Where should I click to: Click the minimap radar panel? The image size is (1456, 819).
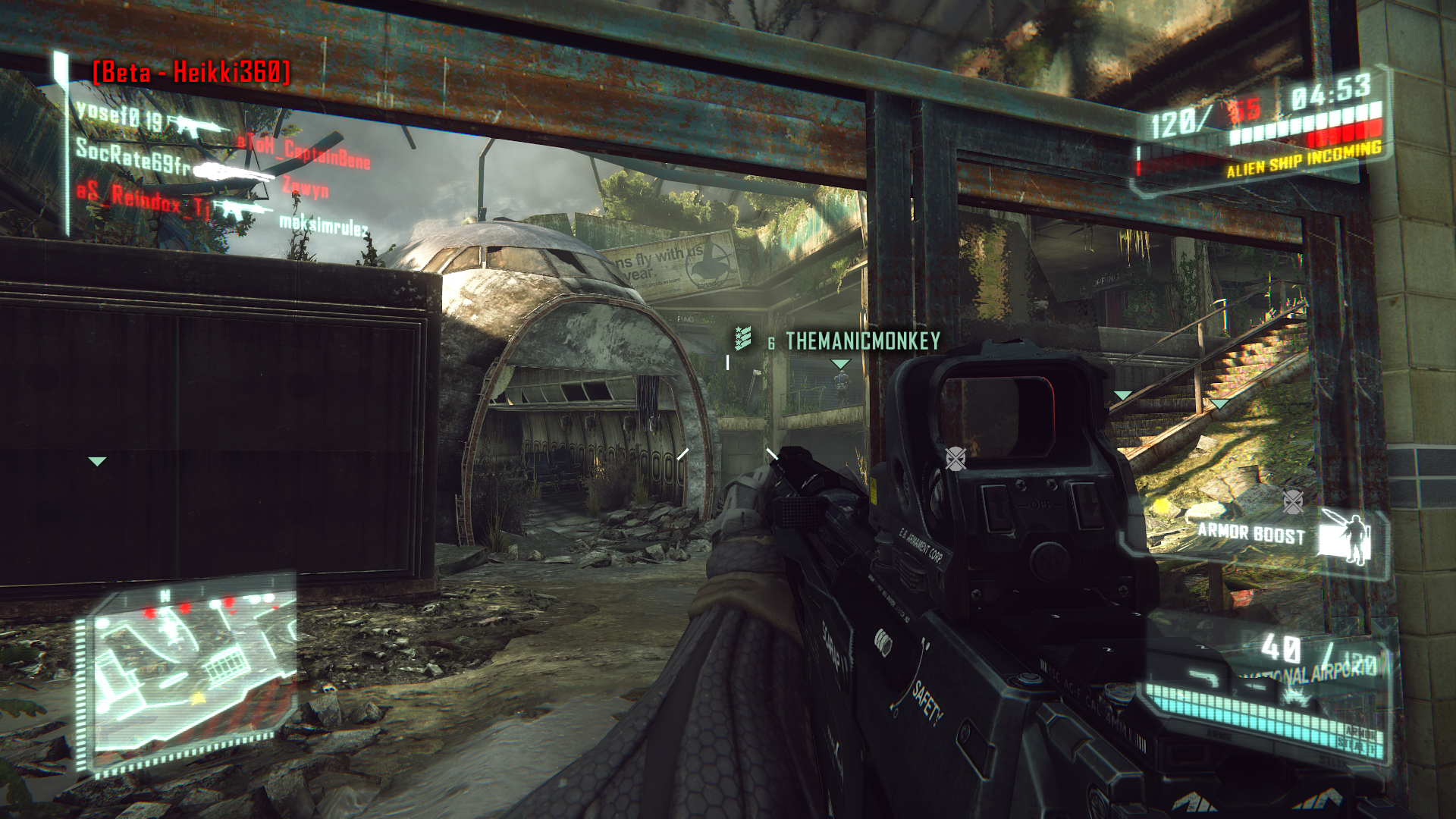(x=190, y=671)
